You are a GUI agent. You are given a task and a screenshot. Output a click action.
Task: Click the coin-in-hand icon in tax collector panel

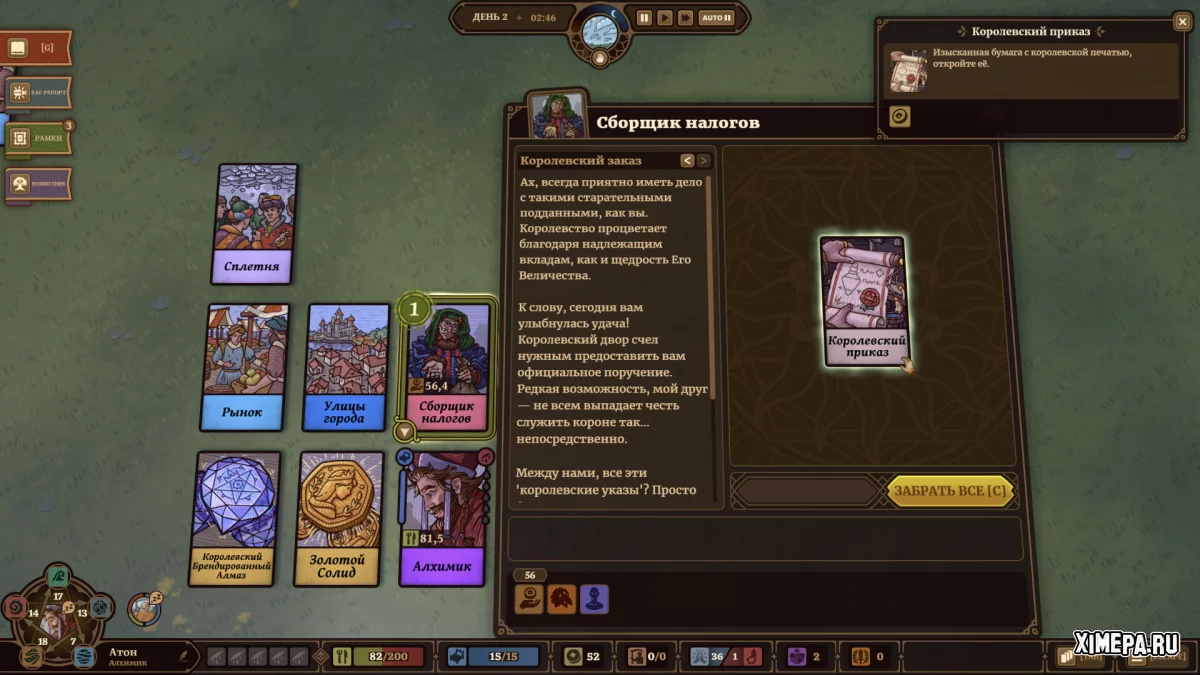point(529,599)
